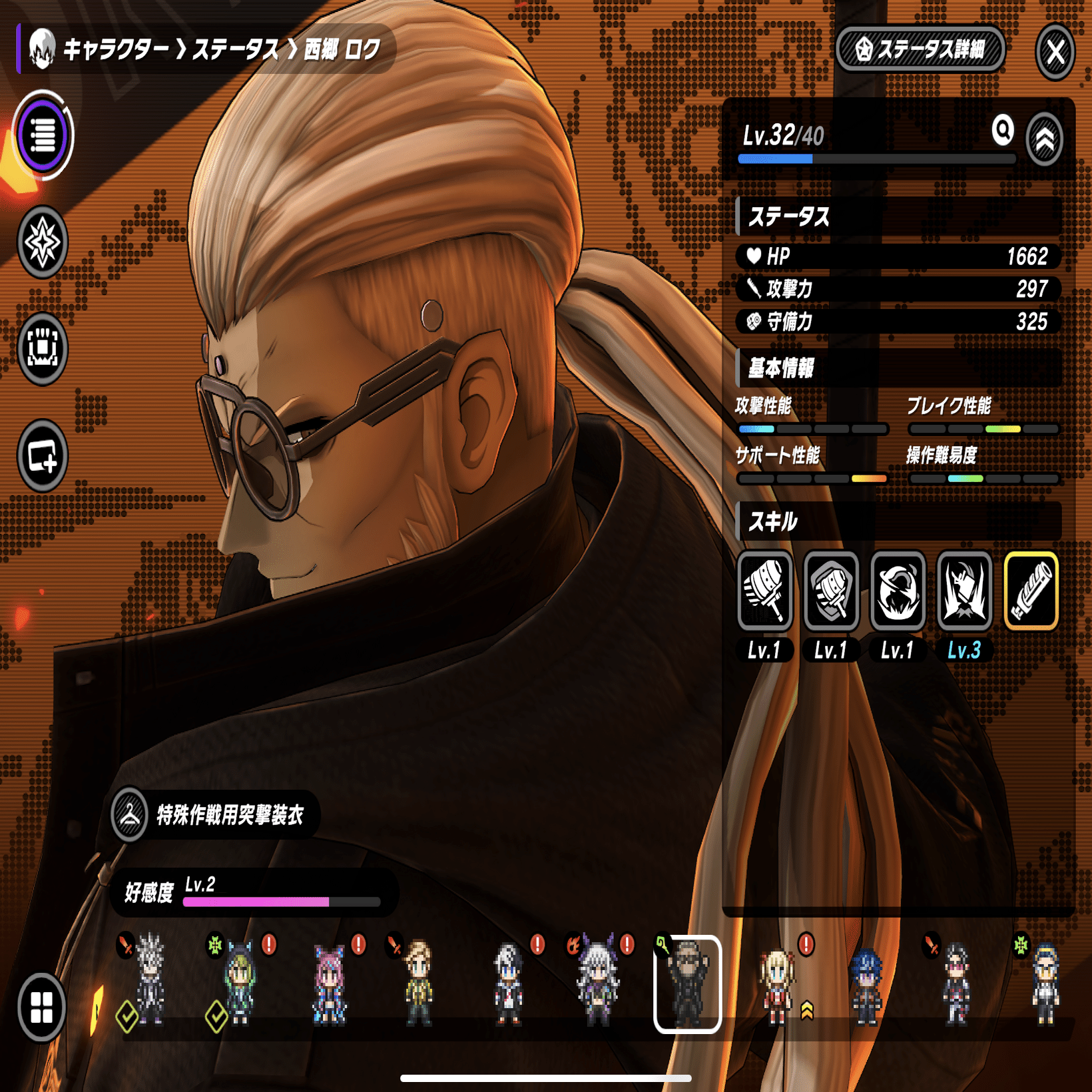Open the tab with the plus icon
This screenshot has width=1092, height=1092.
(x=43, y=456)
